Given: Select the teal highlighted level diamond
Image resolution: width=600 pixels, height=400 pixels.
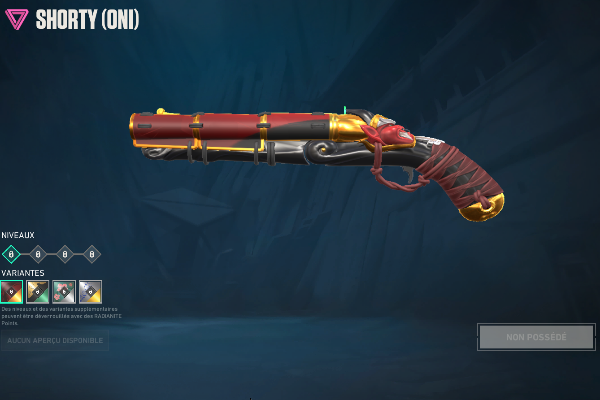Looking at the screenshot, I should pyautogui.click(x=12, y=254).
